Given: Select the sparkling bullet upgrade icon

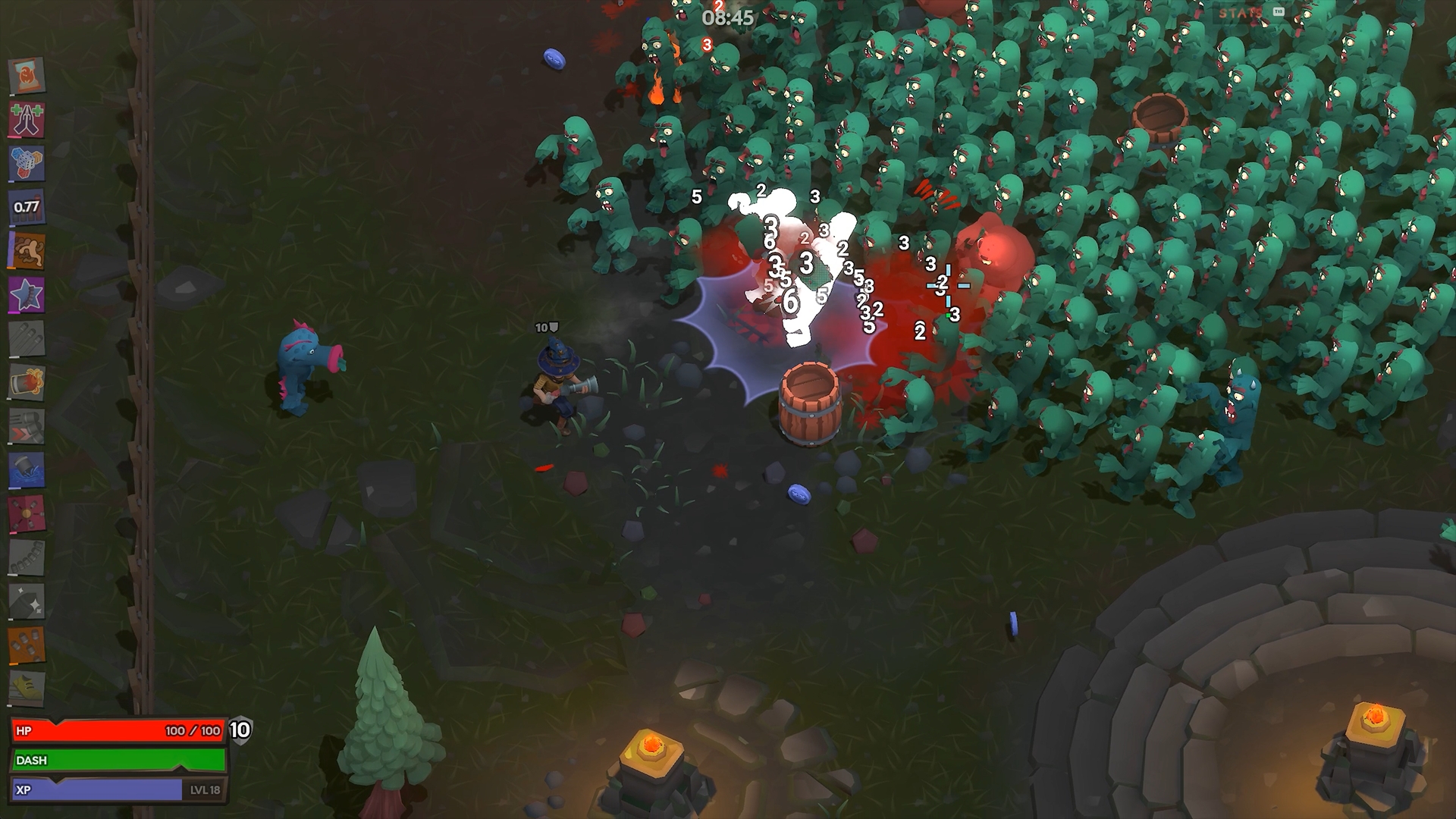Looking at the screenshot, I should (x=27, y=601).
